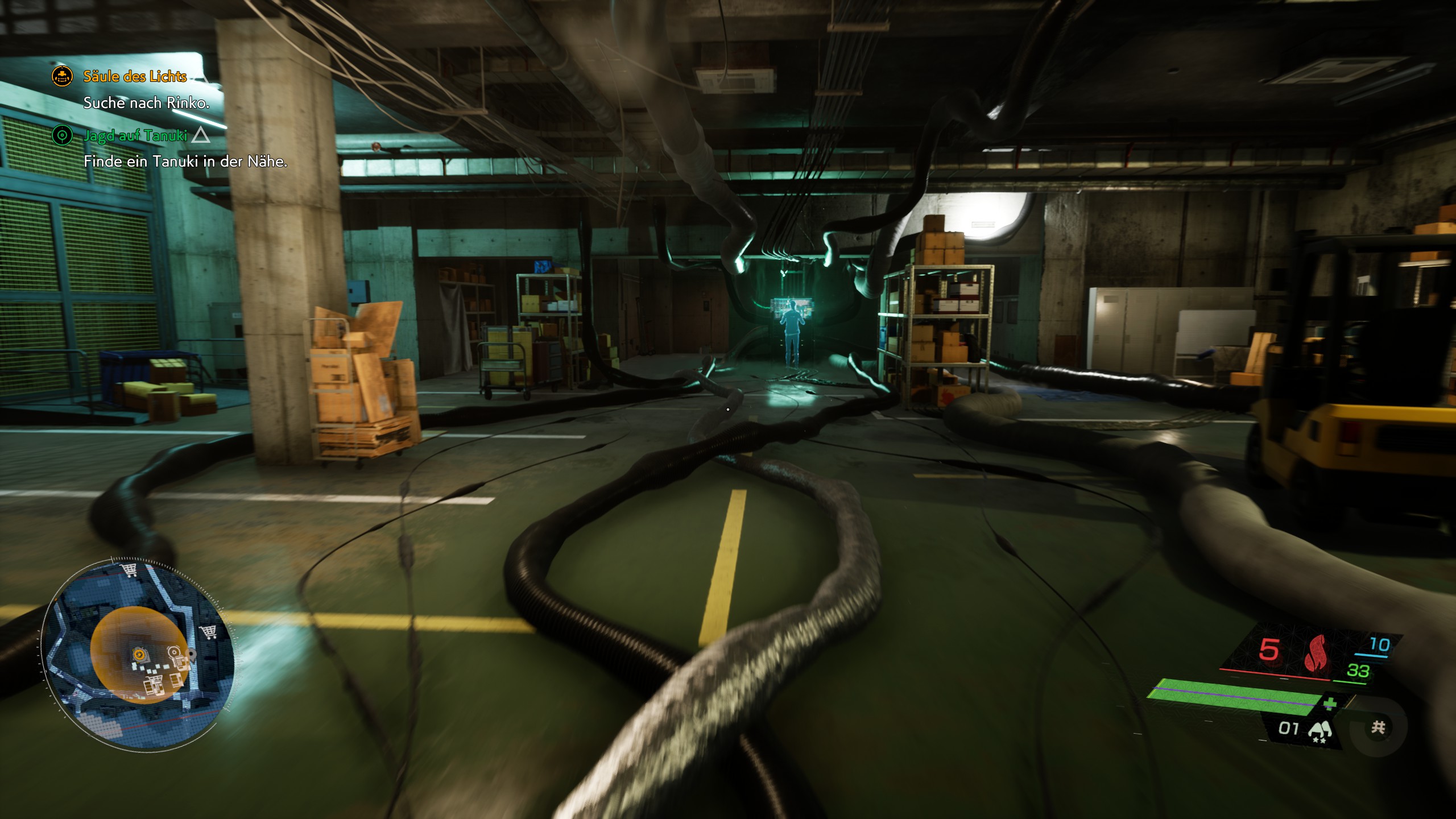Select the Säule des Lichts main quest tracker

(135, 76)
